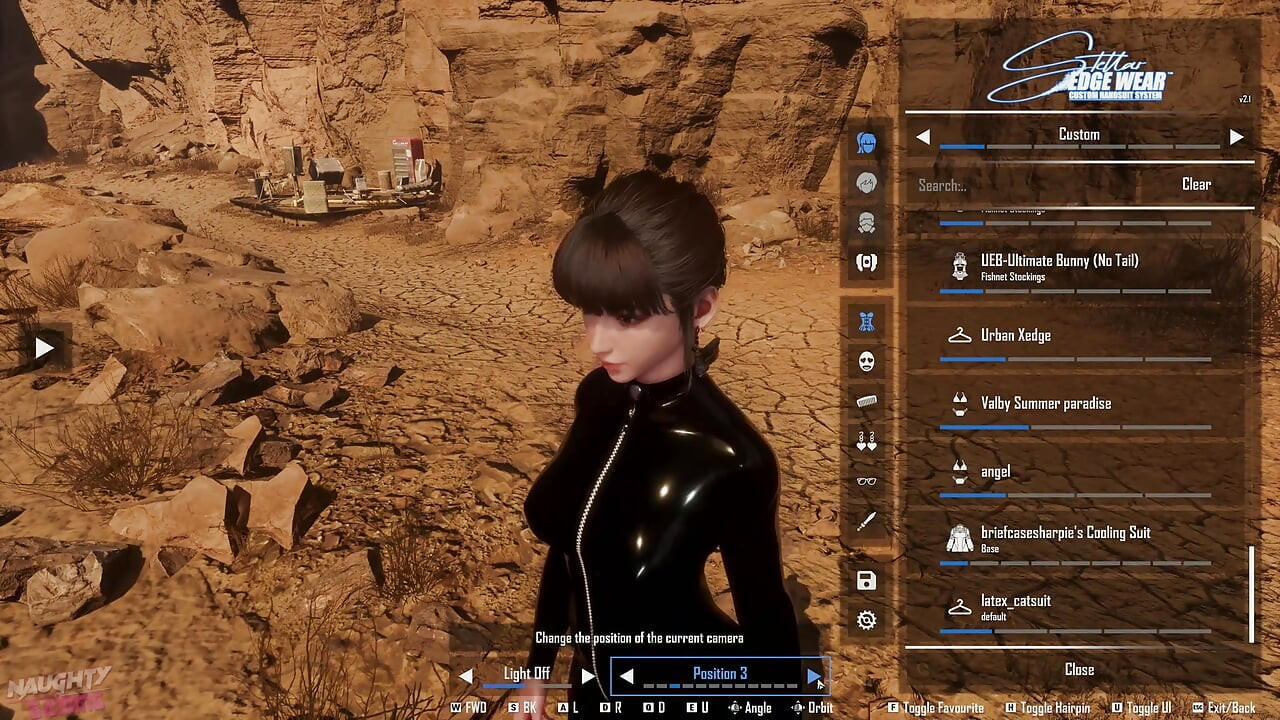Open the face customization panel icon
This screenshot has width=1280, height=720.
coord(865,184)
